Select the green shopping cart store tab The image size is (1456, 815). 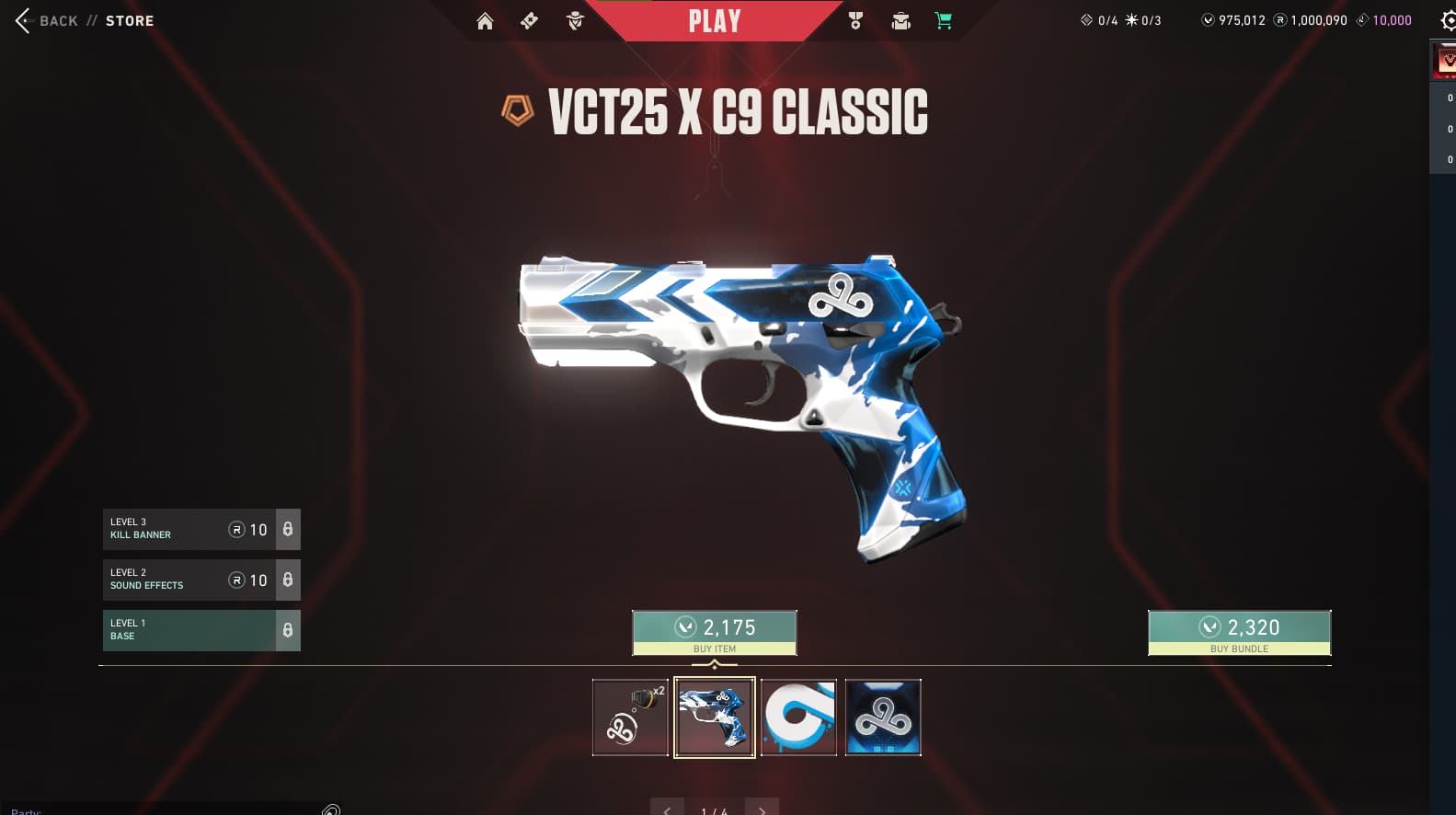pos(944,21)
